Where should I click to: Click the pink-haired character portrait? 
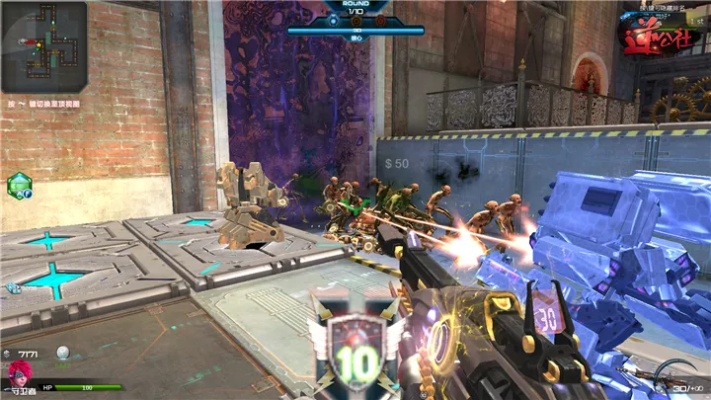point(18,375)
